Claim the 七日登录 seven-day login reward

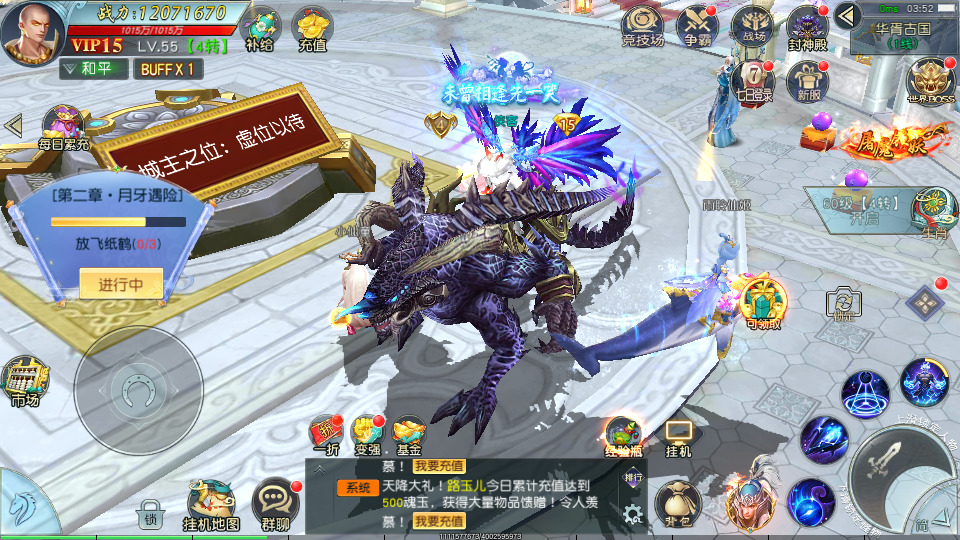point(752,80)
